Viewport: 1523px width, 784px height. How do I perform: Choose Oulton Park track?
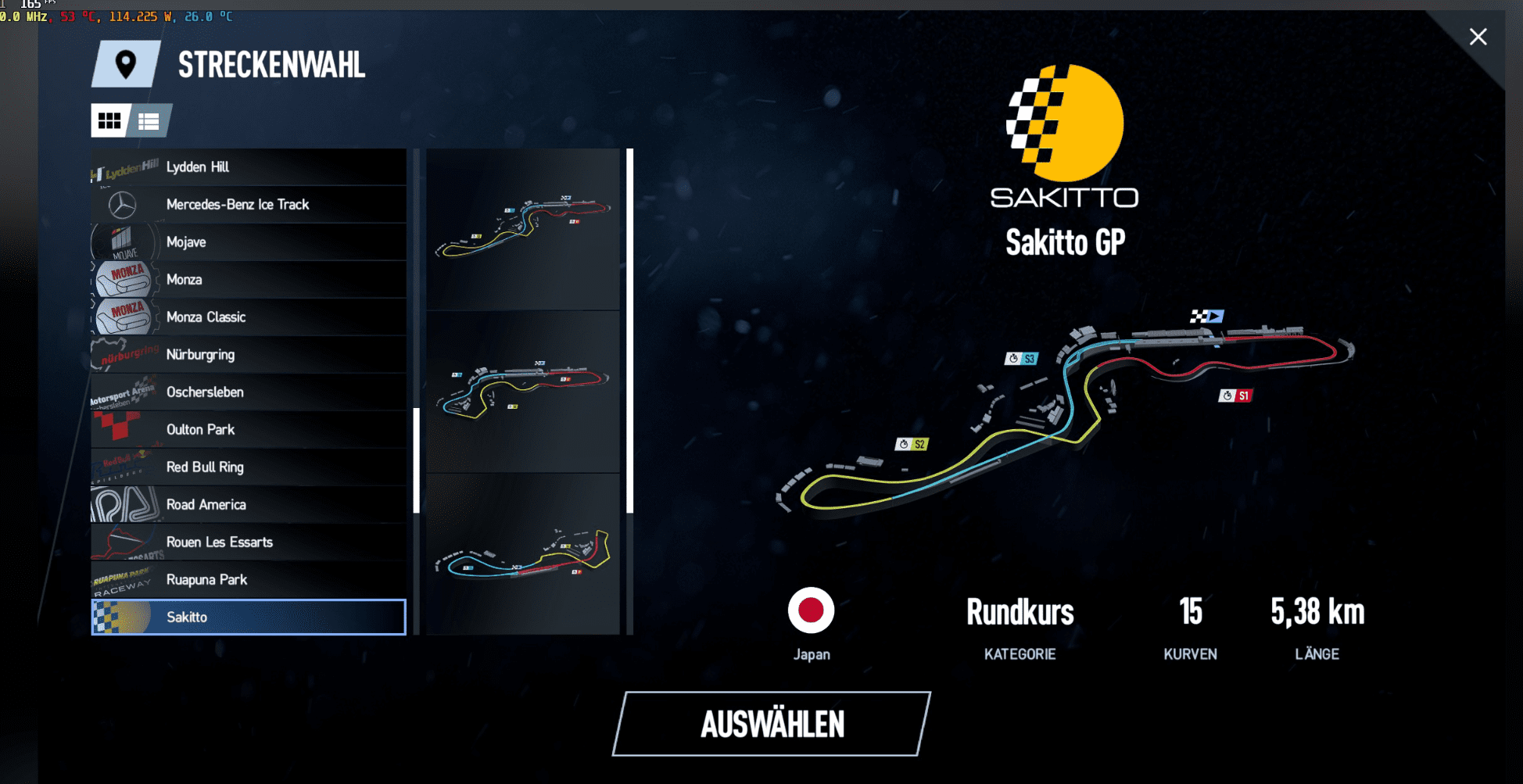[249, 430]
